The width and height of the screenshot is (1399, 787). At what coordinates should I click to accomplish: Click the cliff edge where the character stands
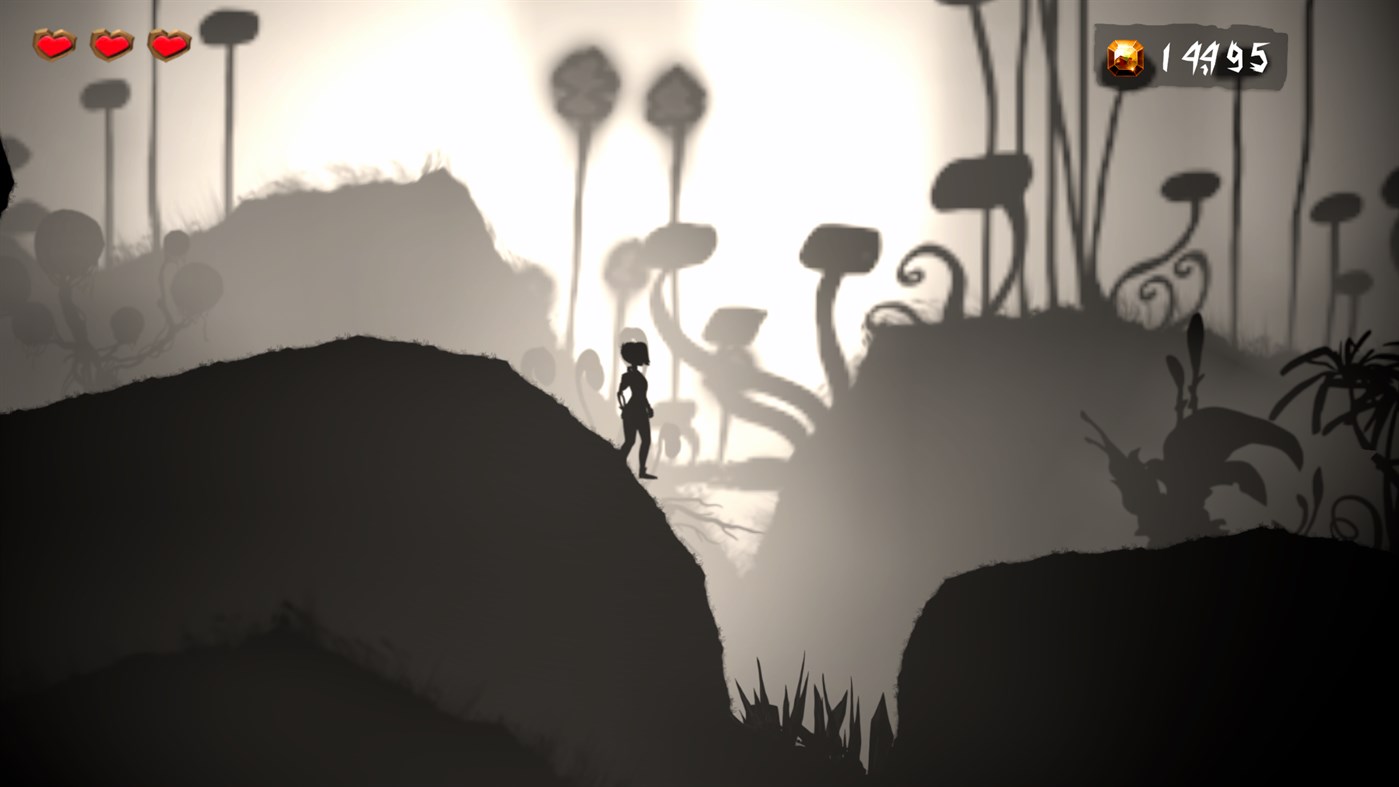pos(640,480)
